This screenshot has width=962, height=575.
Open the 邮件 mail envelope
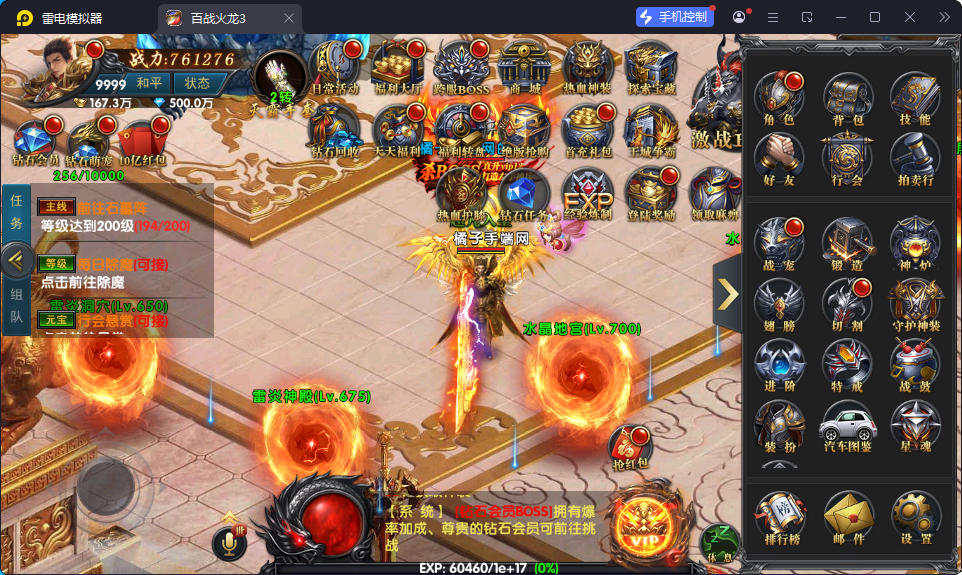point(848,517)
